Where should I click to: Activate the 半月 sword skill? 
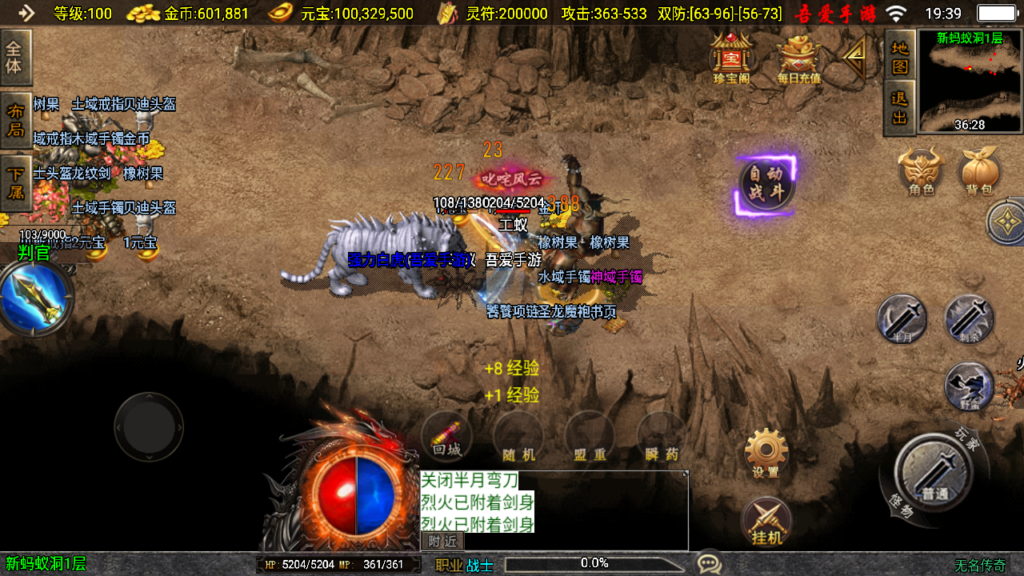[x=901, y=319]
